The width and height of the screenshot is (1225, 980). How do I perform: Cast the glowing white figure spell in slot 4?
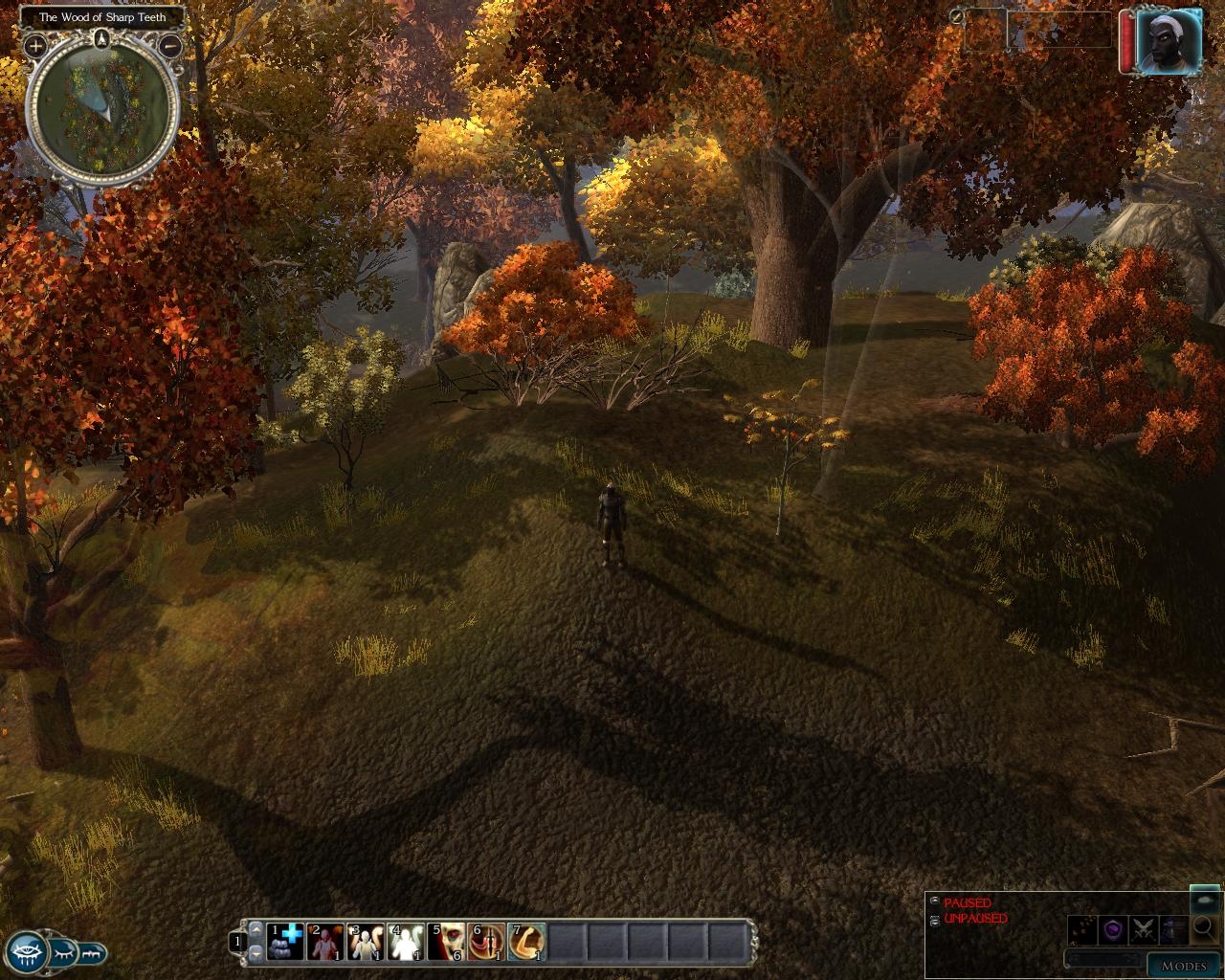click(x=407, y=941)
